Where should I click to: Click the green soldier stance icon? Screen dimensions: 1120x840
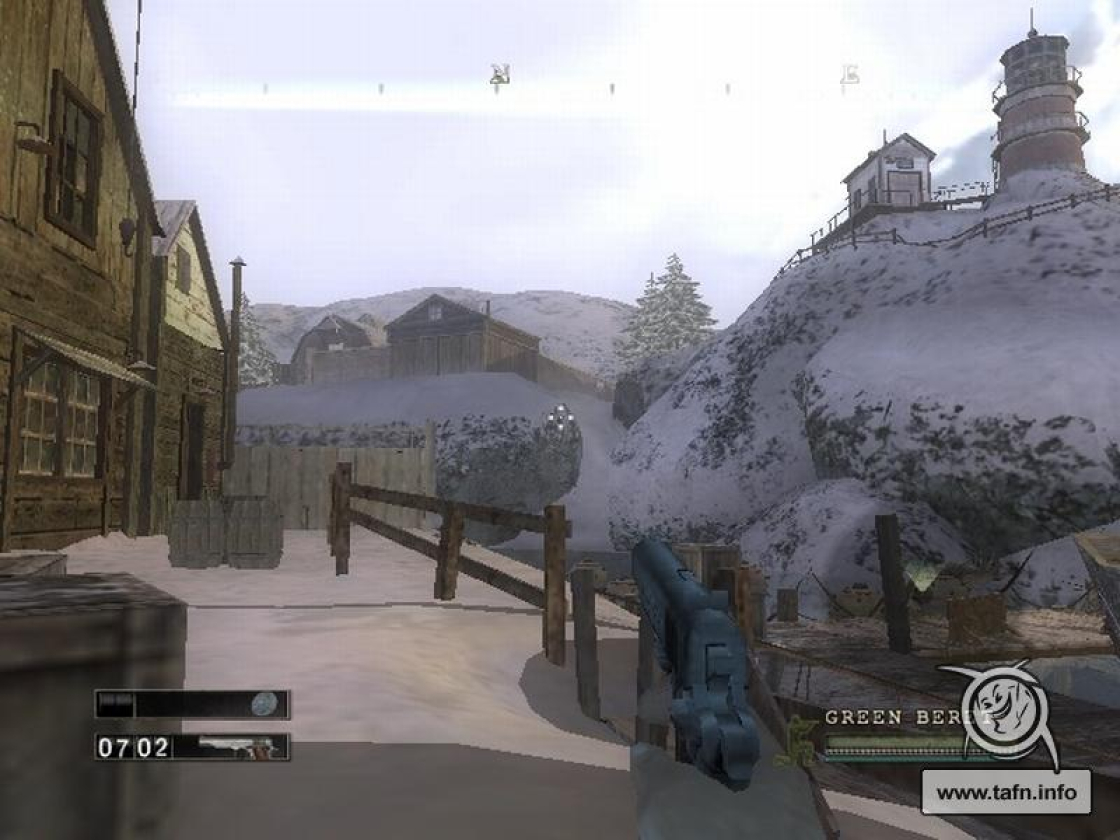pos(798,740)
